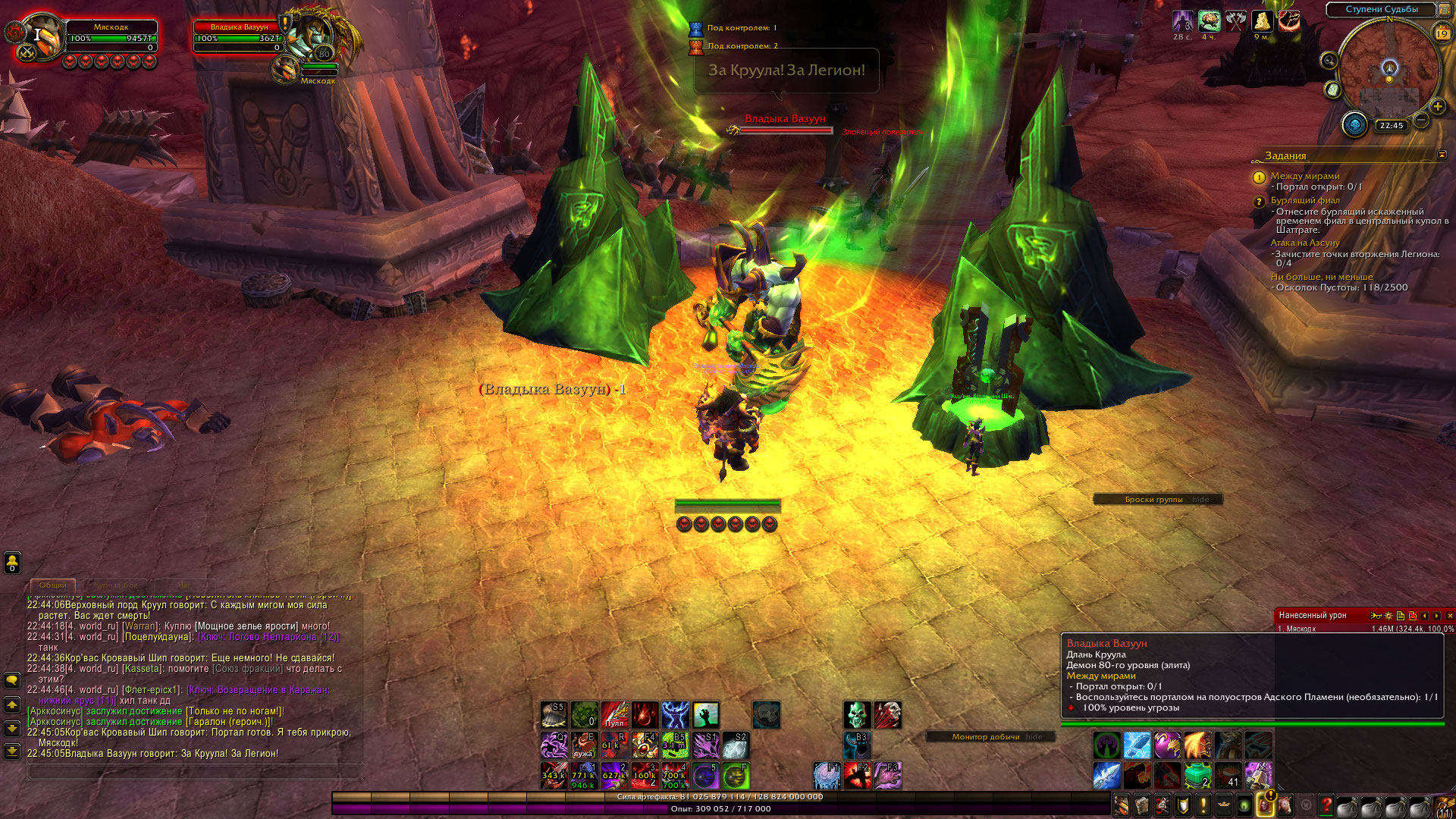Activate the green skull ability icon

tap(857, 714)
